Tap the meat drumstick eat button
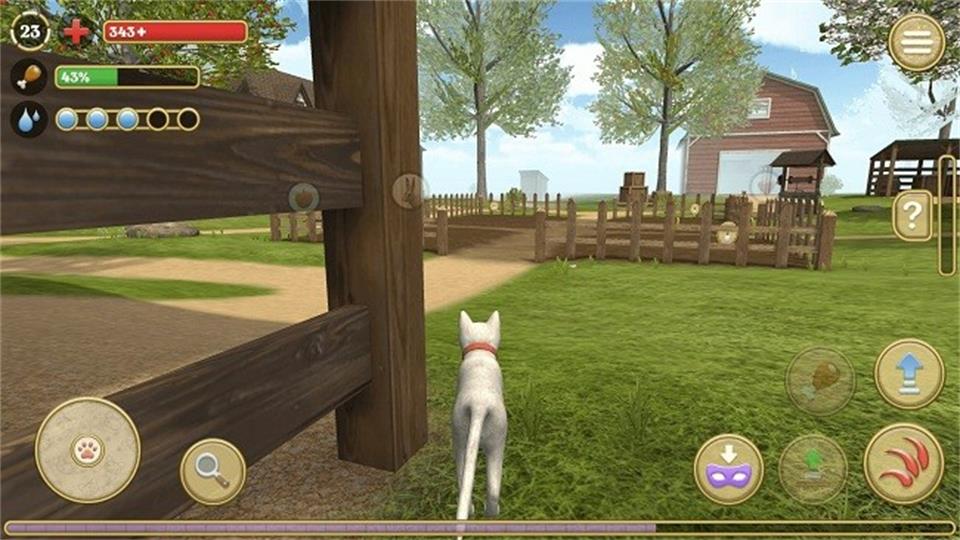 (x=820, y=380)
